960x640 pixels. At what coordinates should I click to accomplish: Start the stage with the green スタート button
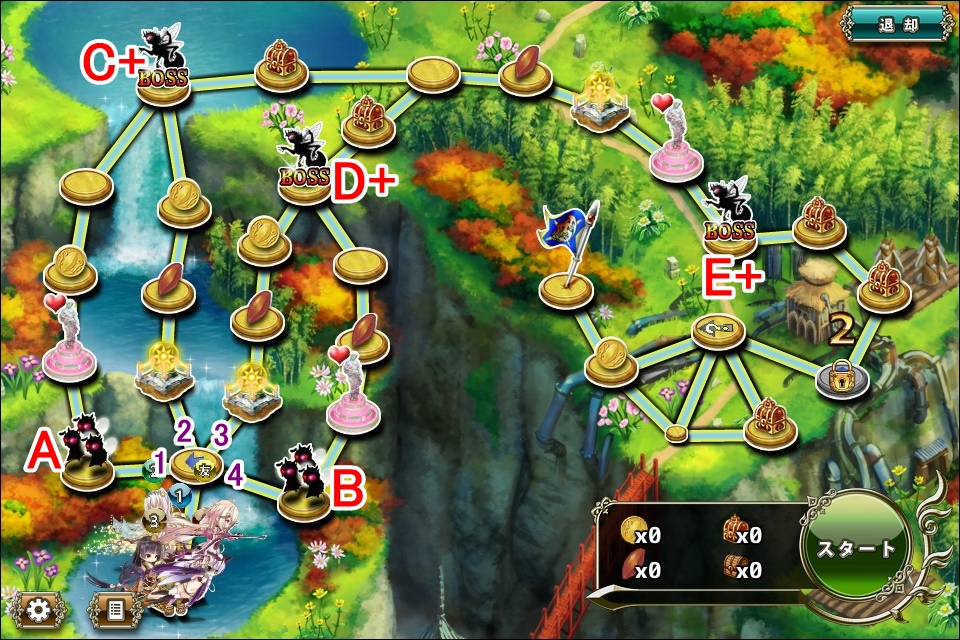[857, 549]
